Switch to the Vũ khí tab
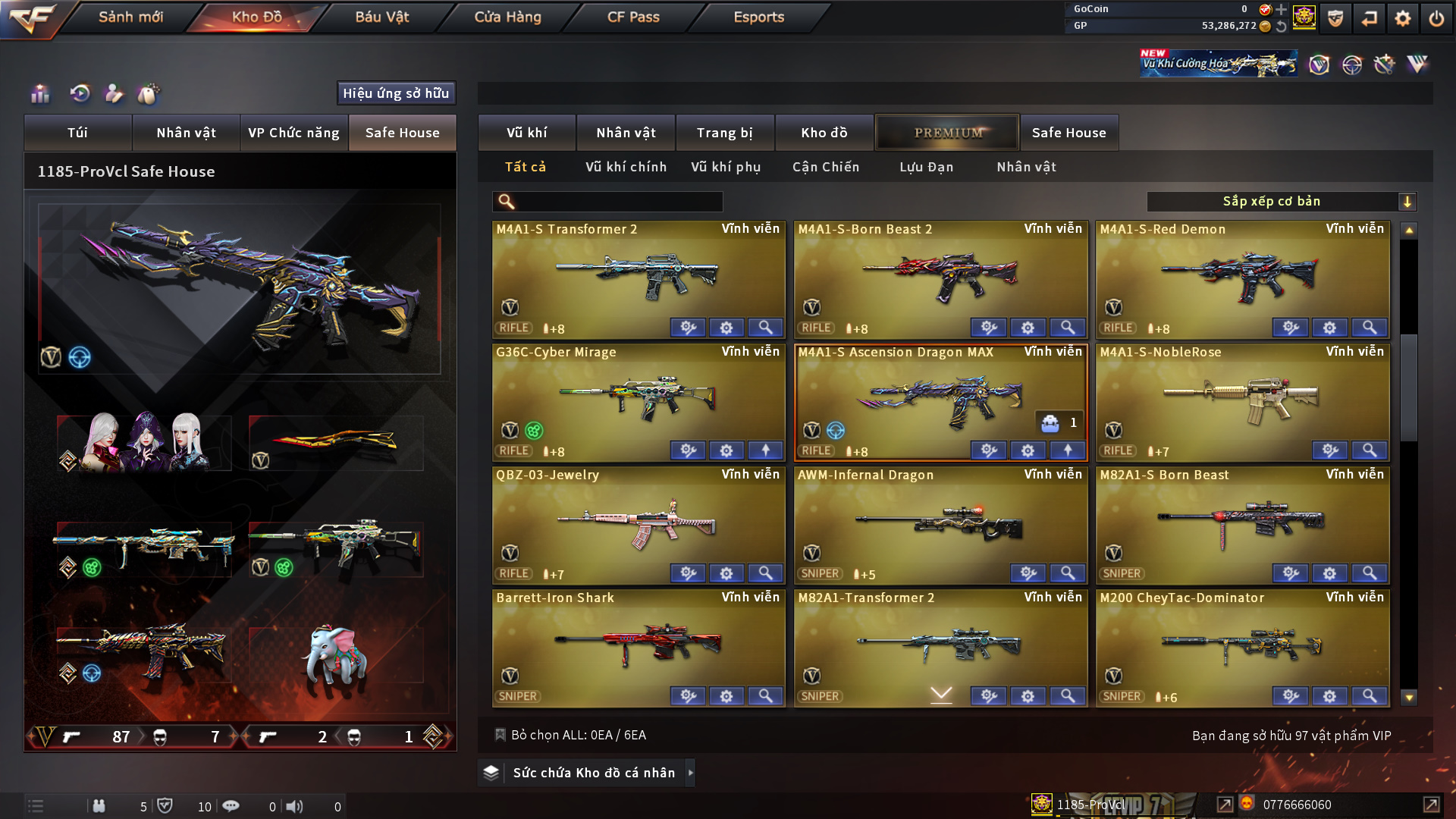 click(526, 133)
